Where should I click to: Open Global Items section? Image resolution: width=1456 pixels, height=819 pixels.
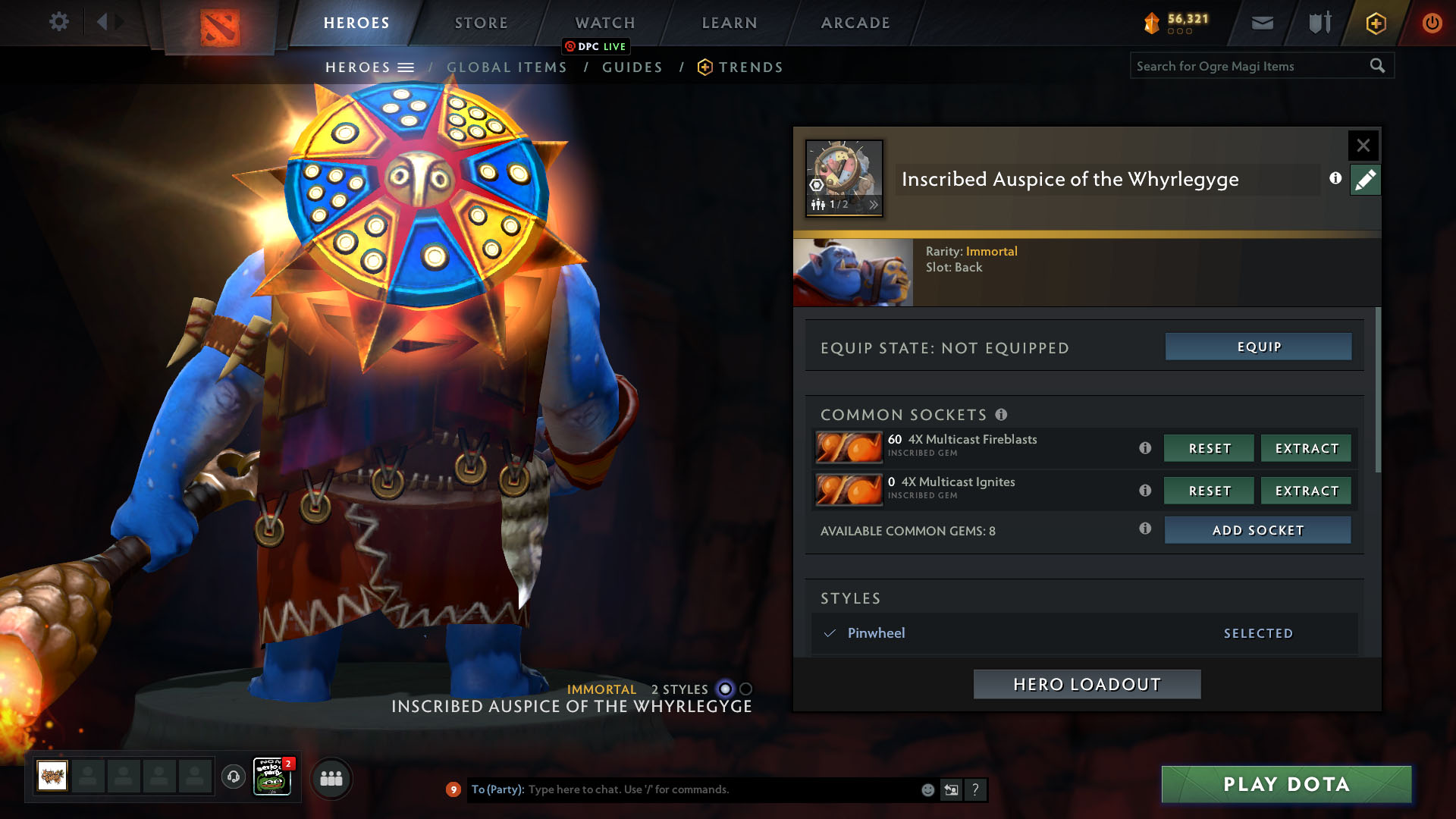507,67
